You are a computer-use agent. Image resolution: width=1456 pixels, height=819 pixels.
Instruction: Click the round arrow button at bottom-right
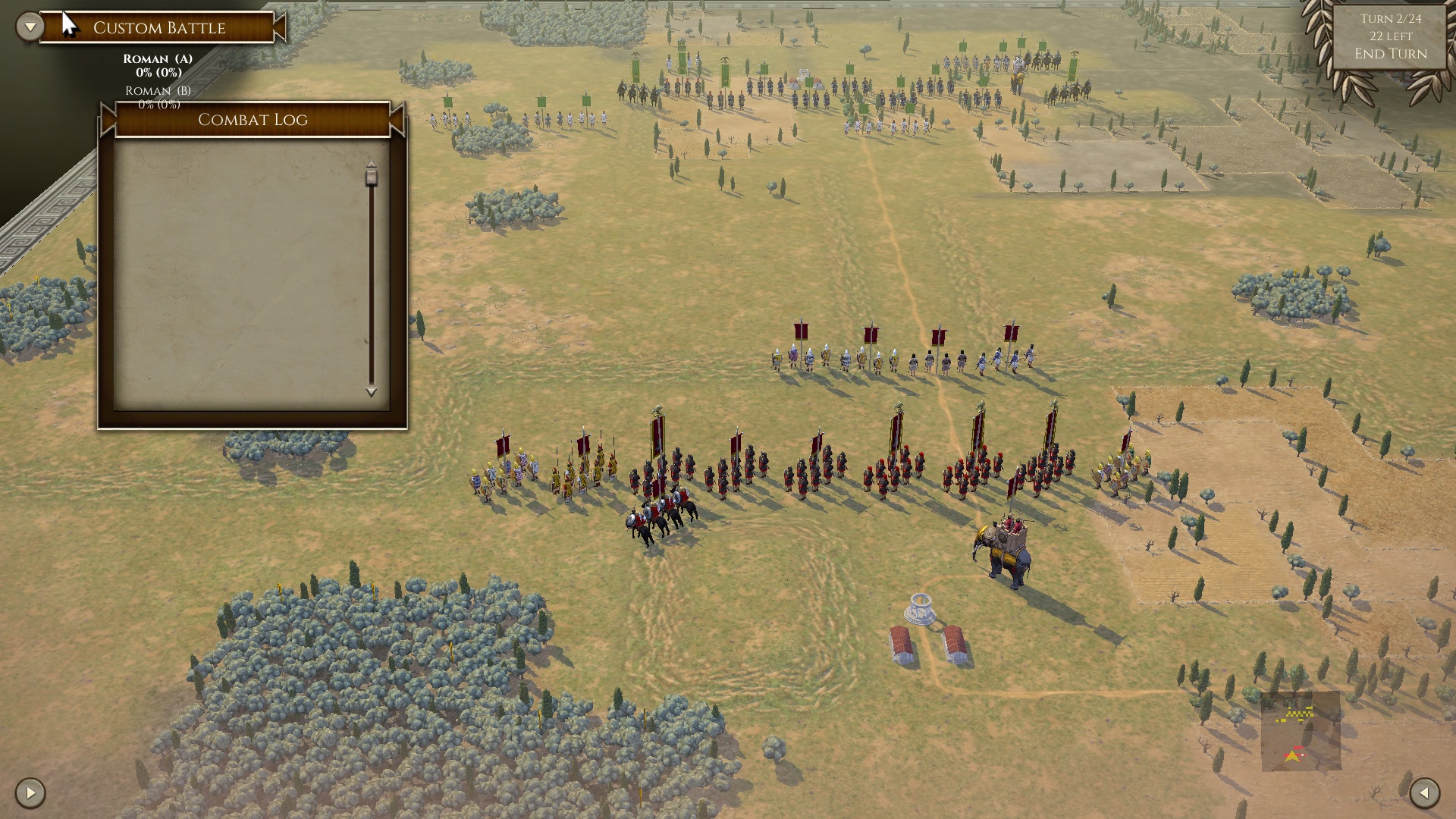click(1424, 793)
